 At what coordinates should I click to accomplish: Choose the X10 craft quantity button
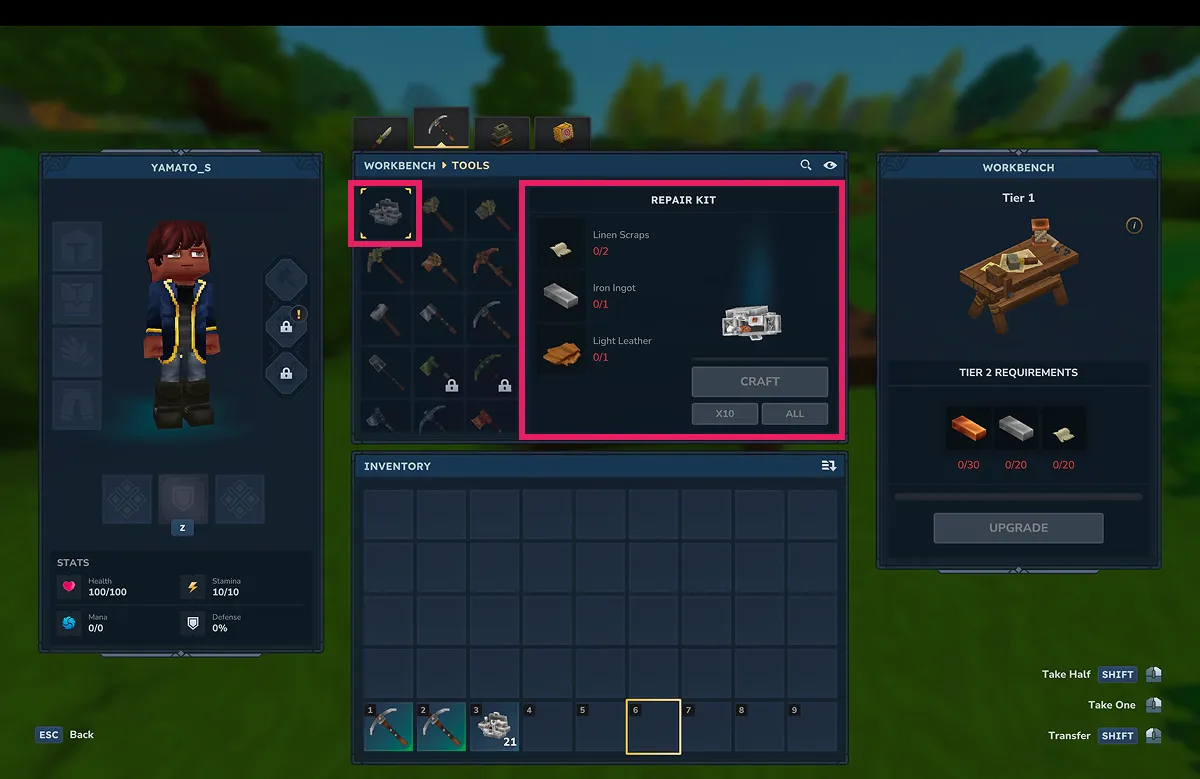click(724, 413)
